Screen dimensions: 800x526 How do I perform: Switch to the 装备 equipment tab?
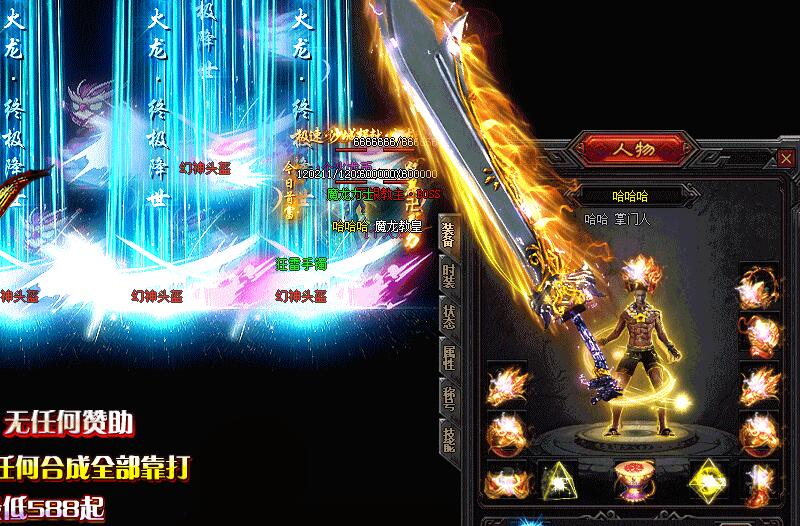(449, 235)
